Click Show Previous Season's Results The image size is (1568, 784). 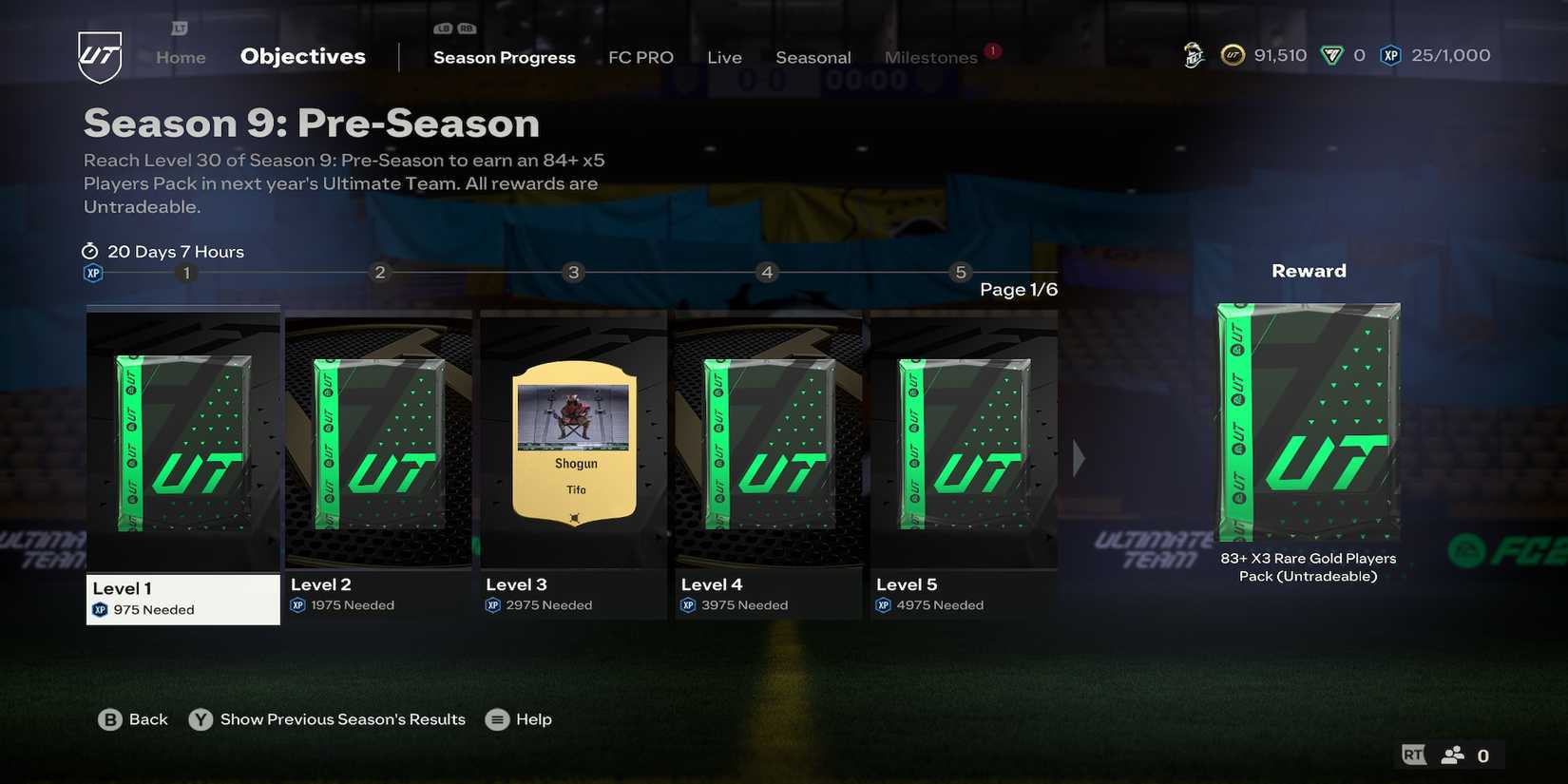pos(341,719)
